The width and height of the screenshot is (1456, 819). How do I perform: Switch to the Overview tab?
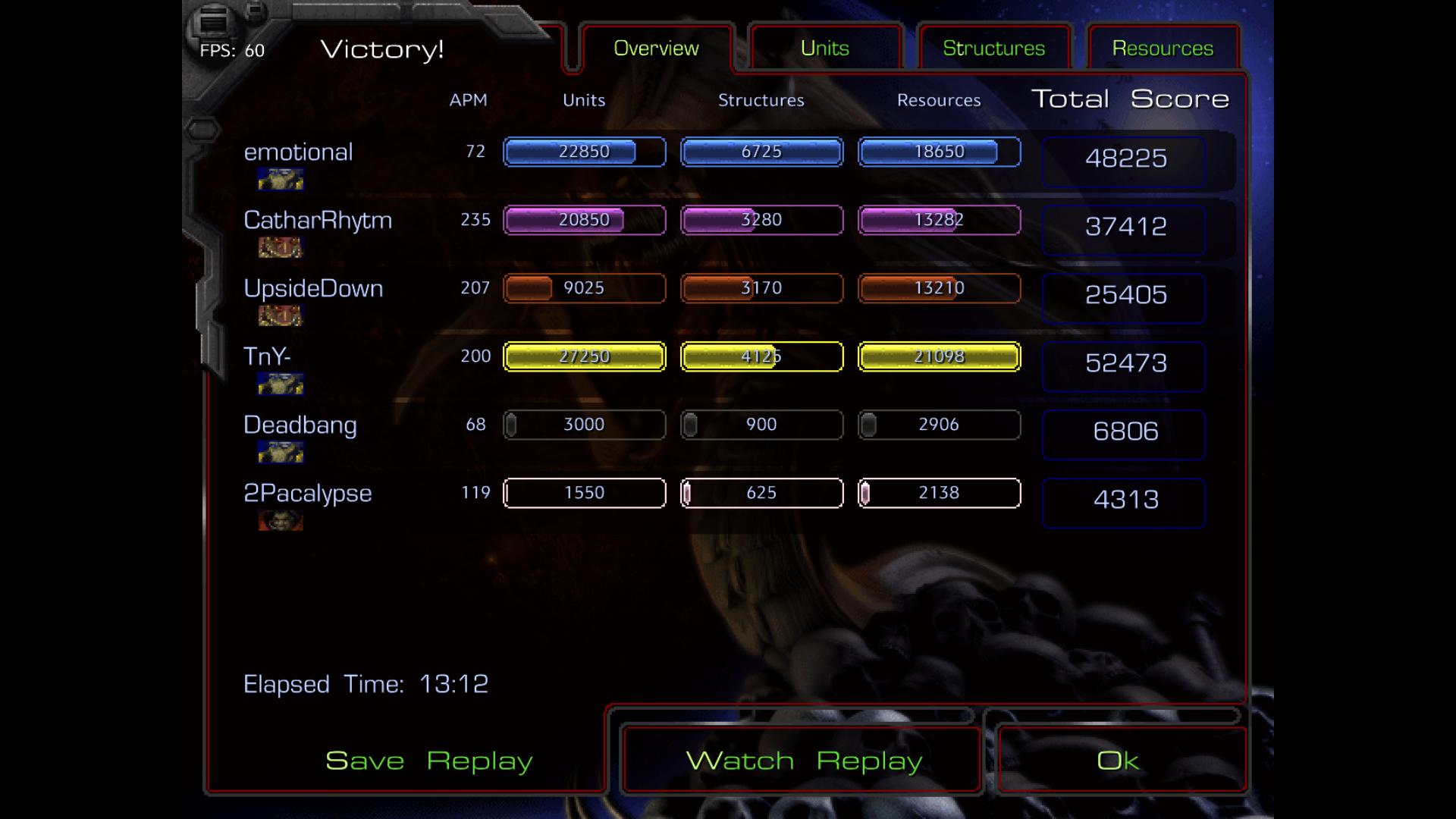click(656, 49)
